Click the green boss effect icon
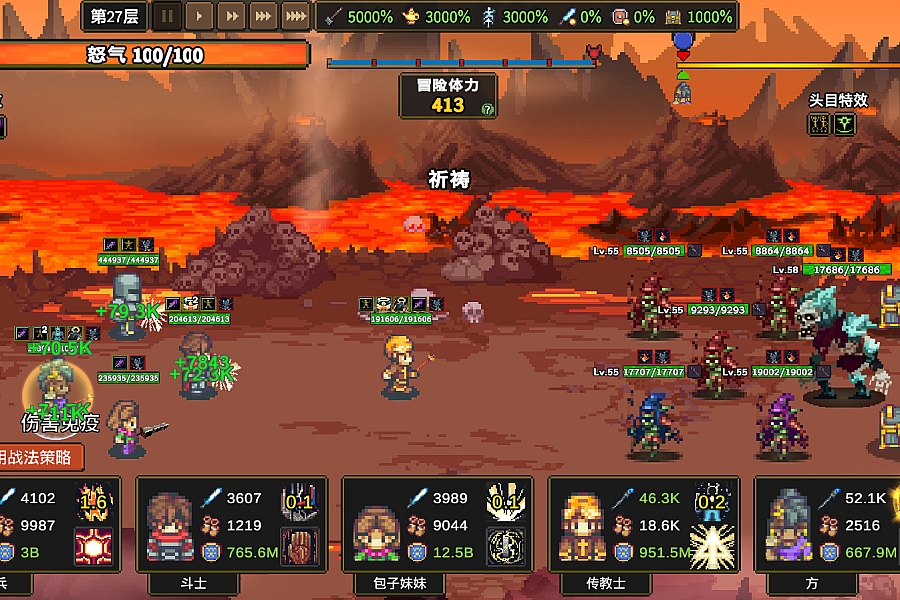This screenshot has height=600, width=900. tap(845, 124)
